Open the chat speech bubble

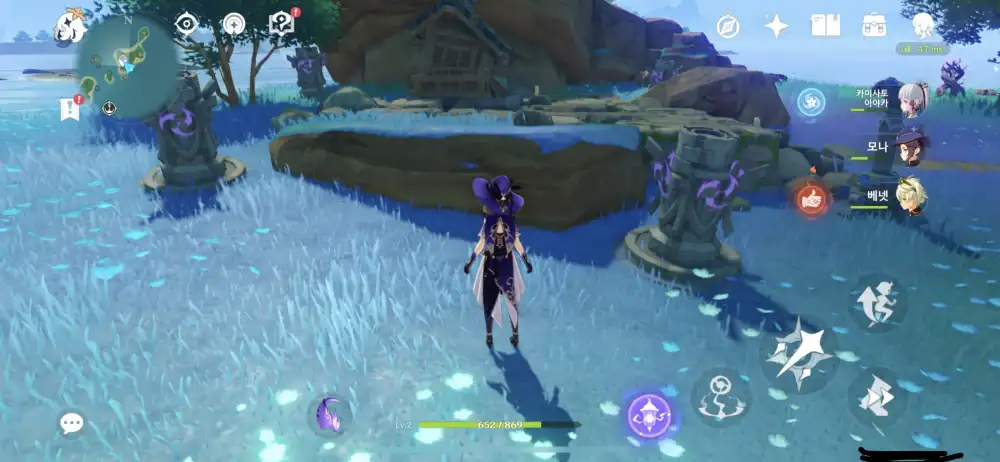(71, 423)
